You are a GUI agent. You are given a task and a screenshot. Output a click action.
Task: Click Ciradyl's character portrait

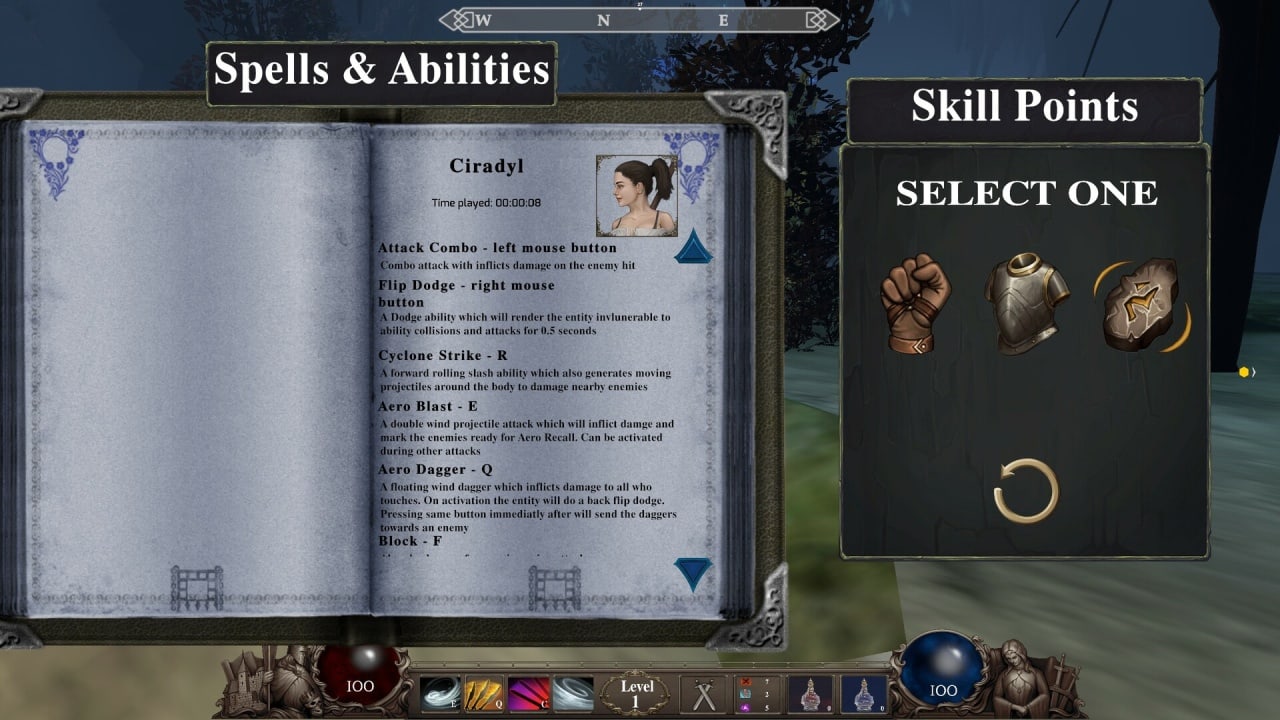pyautogui.click(x=636, y=195)
